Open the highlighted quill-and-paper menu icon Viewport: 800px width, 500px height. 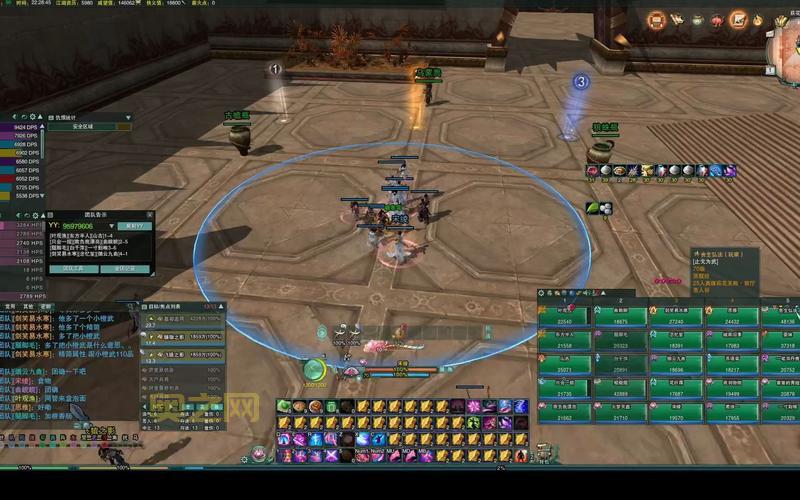coord(739,19)
